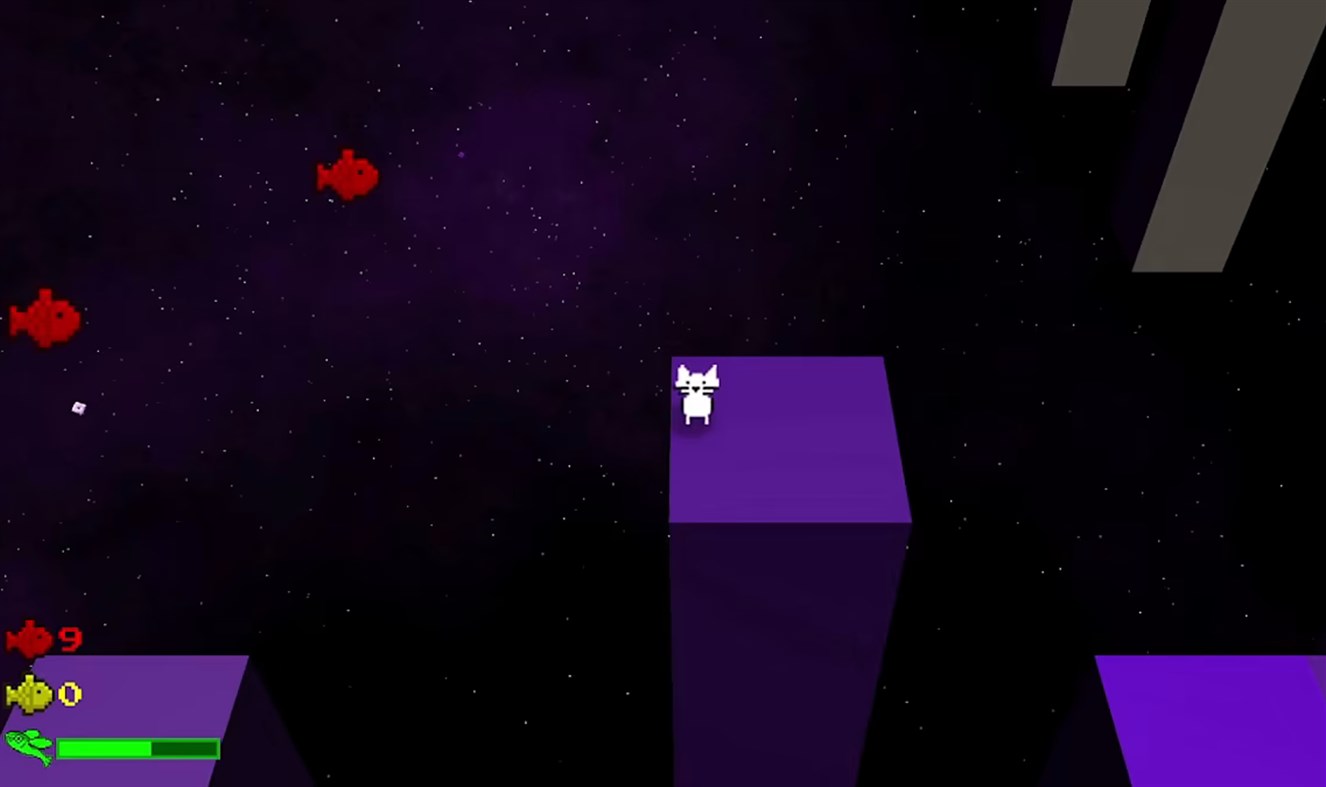The image size is (1326, 787).
Task: Click the red fish counter icon
Action: [x=28, y=639]
